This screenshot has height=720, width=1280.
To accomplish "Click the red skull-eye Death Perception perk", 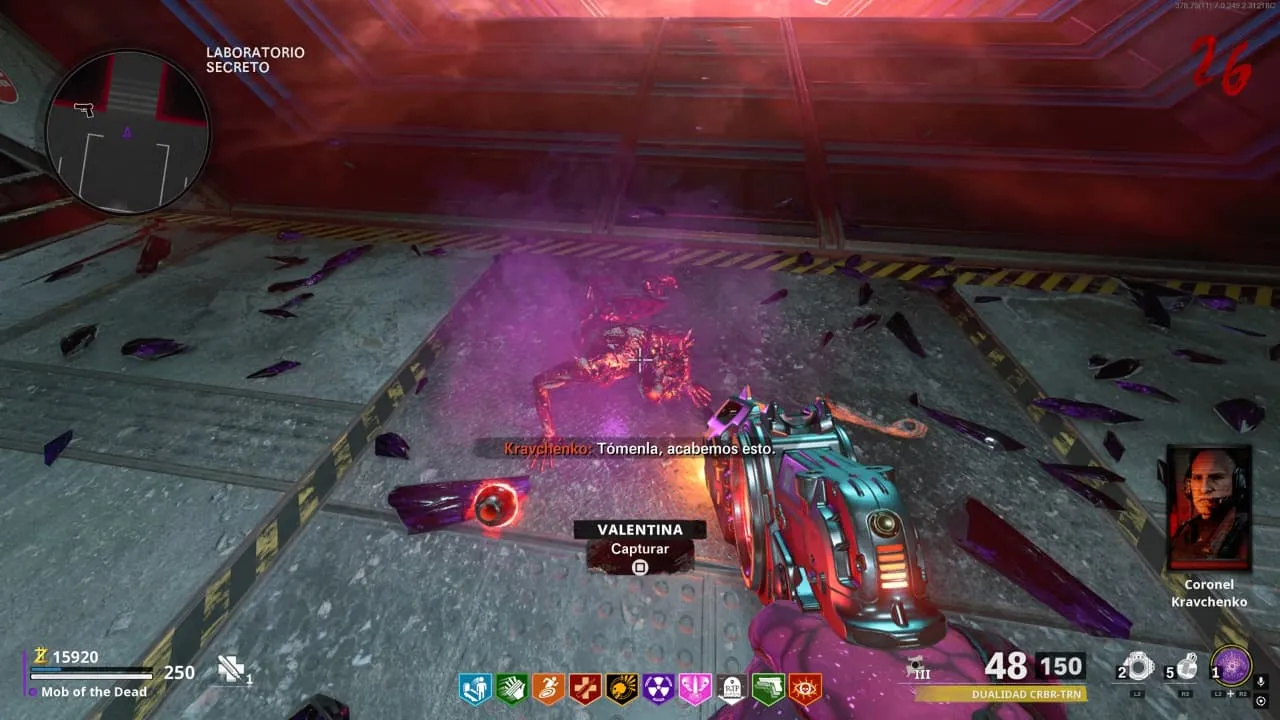I will (805, 688).
